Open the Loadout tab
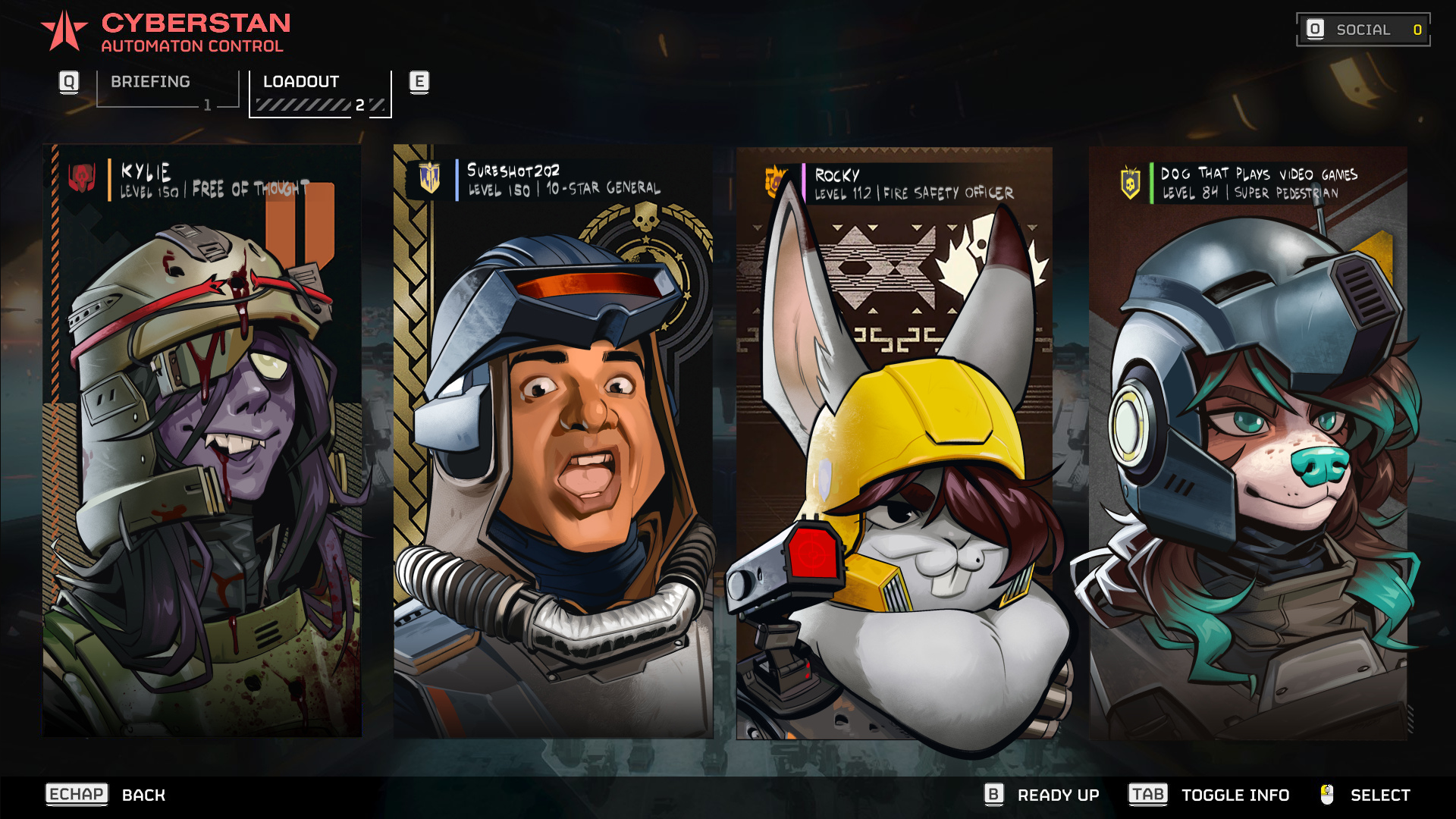This screenshot has height=819, width=1456. click(x=320, y=93)
